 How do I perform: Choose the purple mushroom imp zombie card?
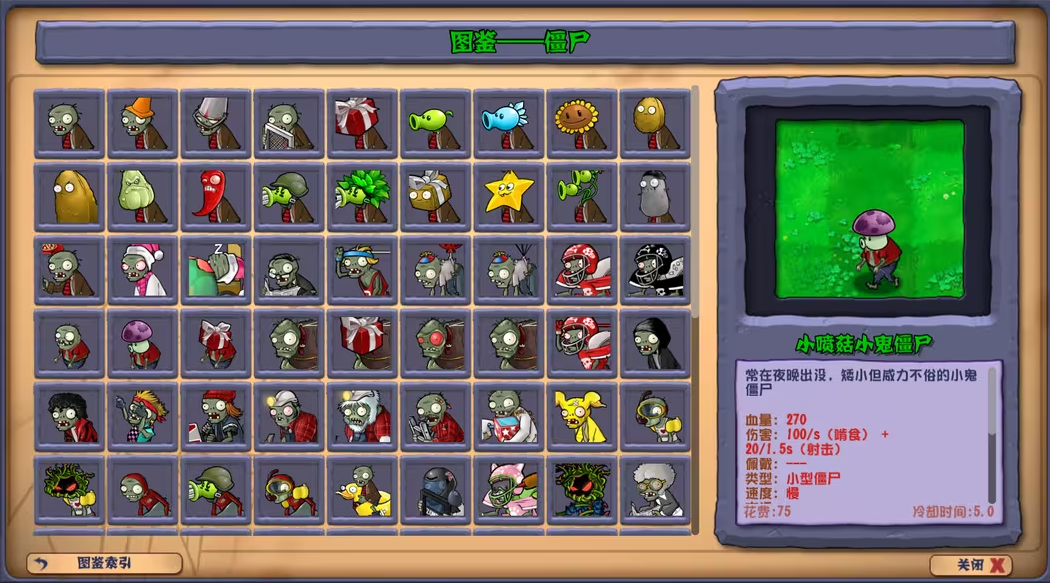click(x=143, y=343)
